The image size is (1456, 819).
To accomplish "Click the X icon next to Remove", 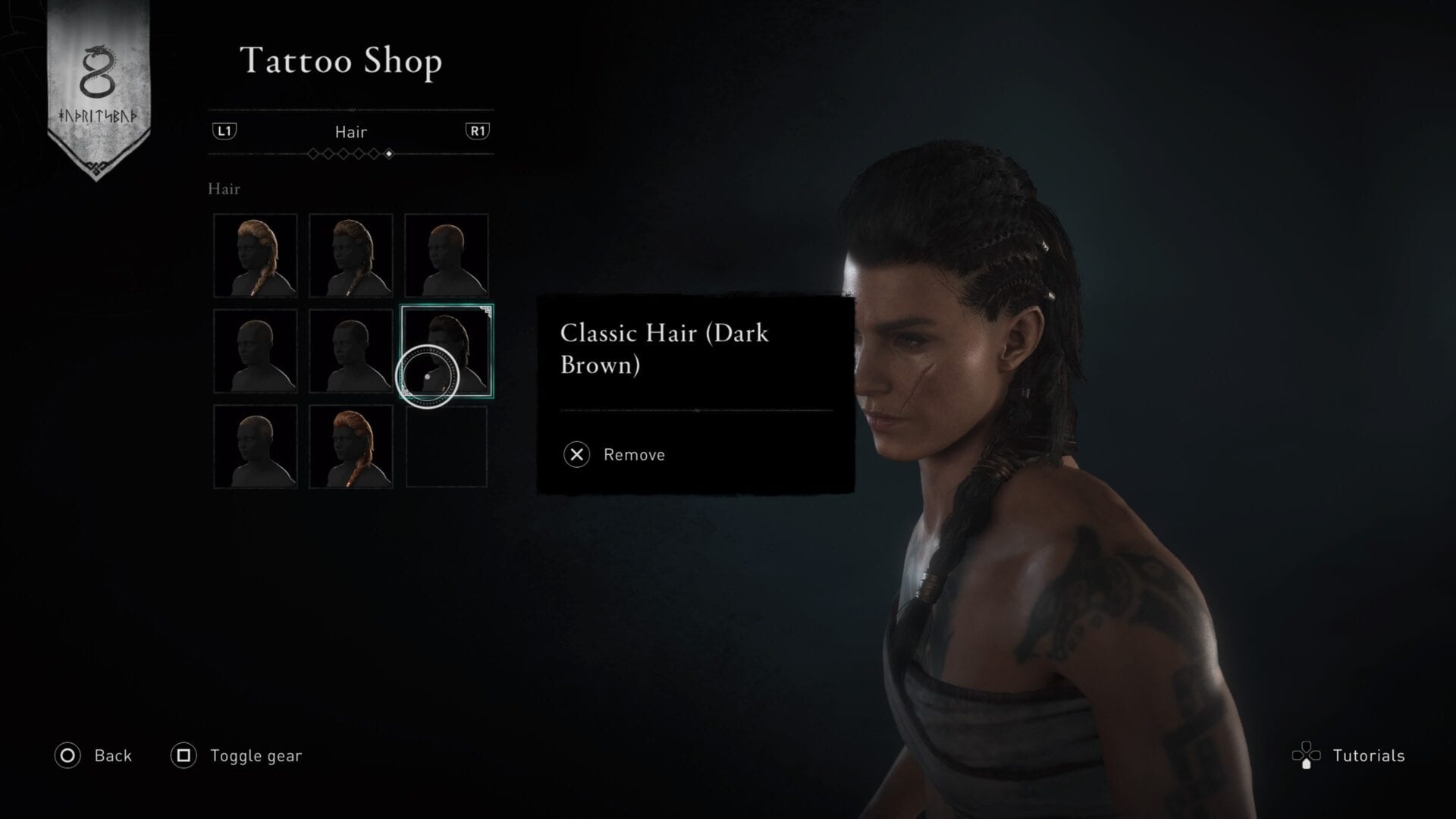I will point(576,454).
